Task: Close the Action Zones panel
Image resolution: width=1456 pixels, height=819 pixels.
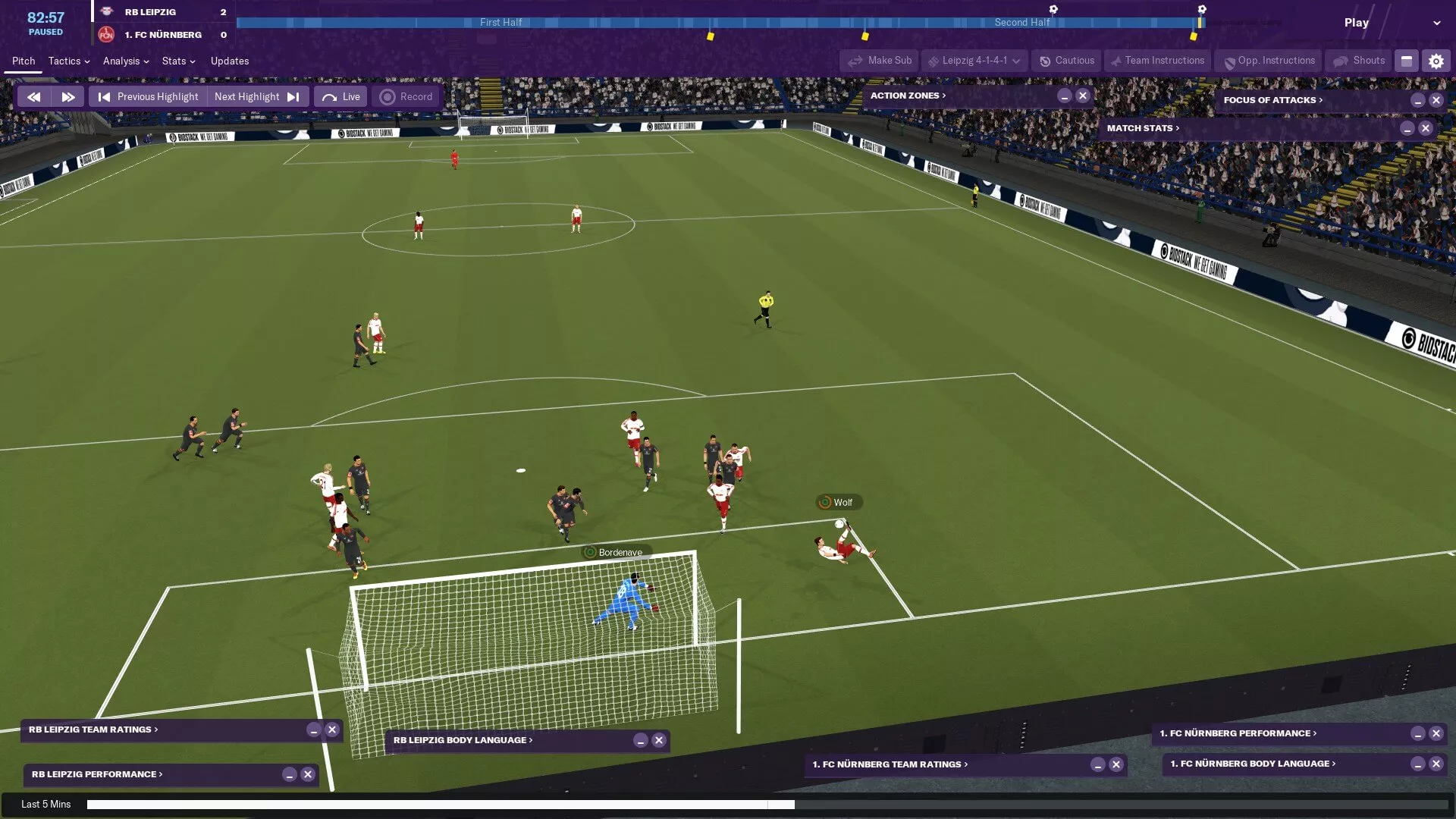Action: (x=1083, y=96)
